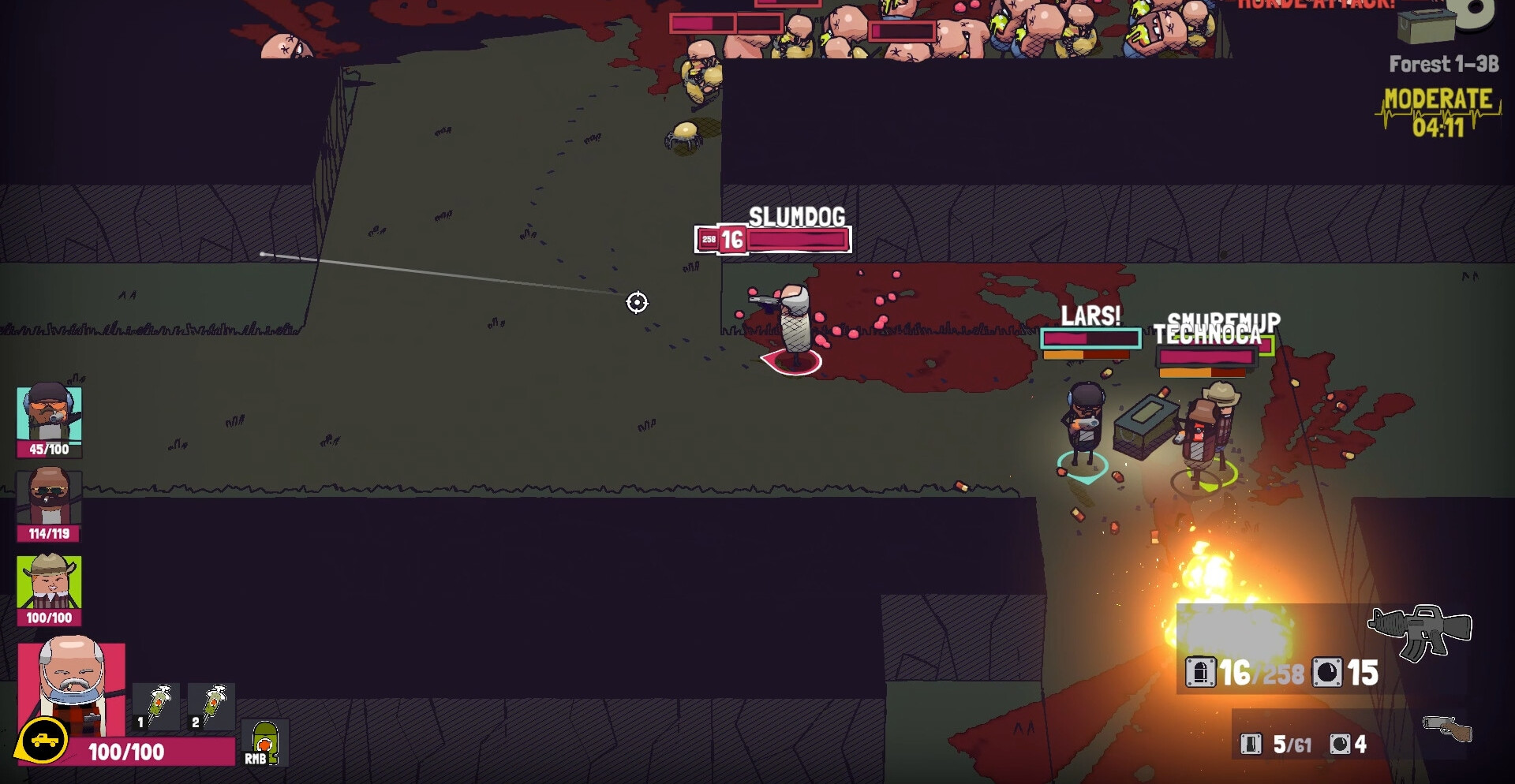Select the teammate portrait with orange goggles
The height and width of the screenshot is (784, 1515).
click(x=49, y=414)
